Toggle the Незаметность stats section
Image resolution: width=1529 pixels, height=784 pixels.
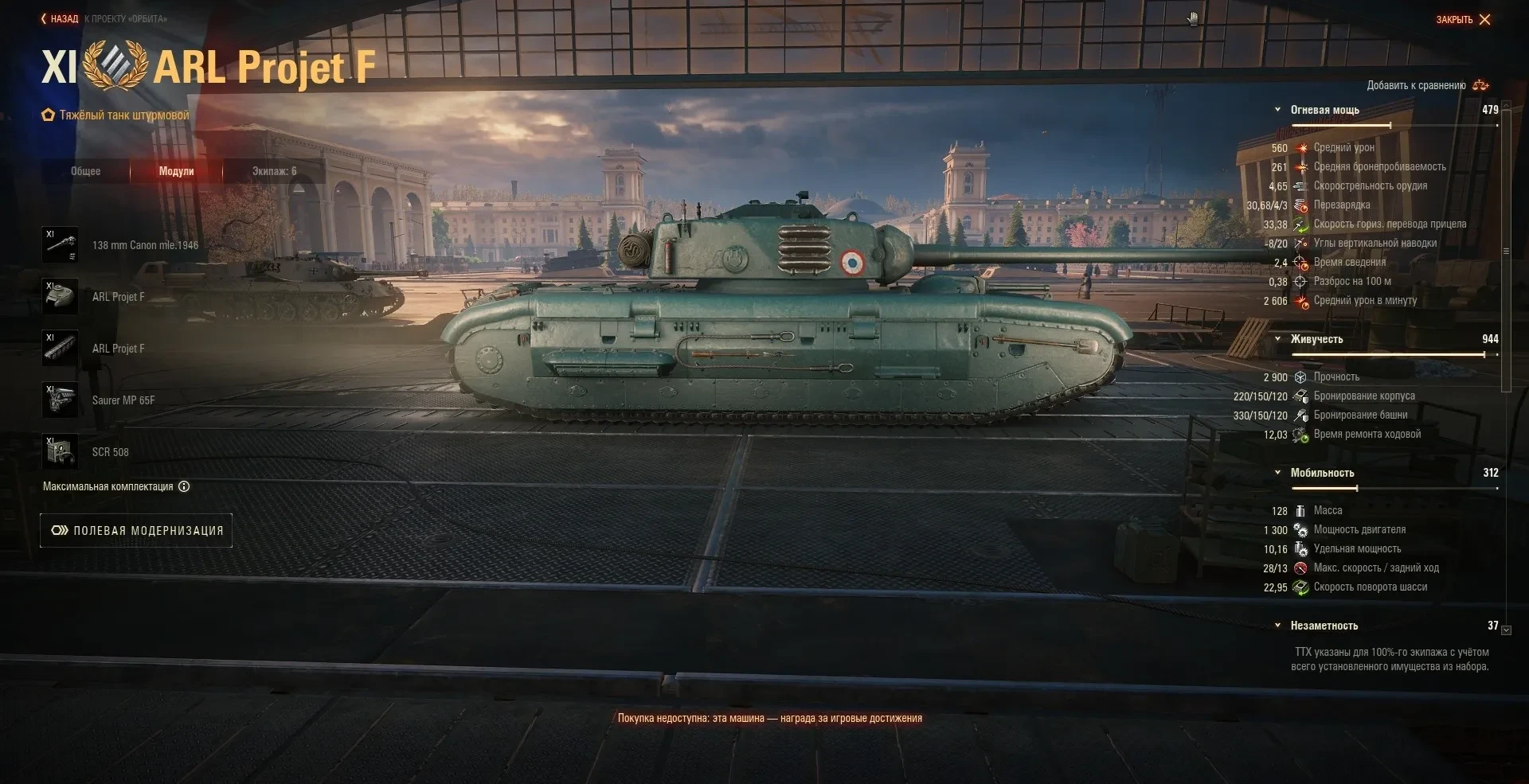point(1278,626)
